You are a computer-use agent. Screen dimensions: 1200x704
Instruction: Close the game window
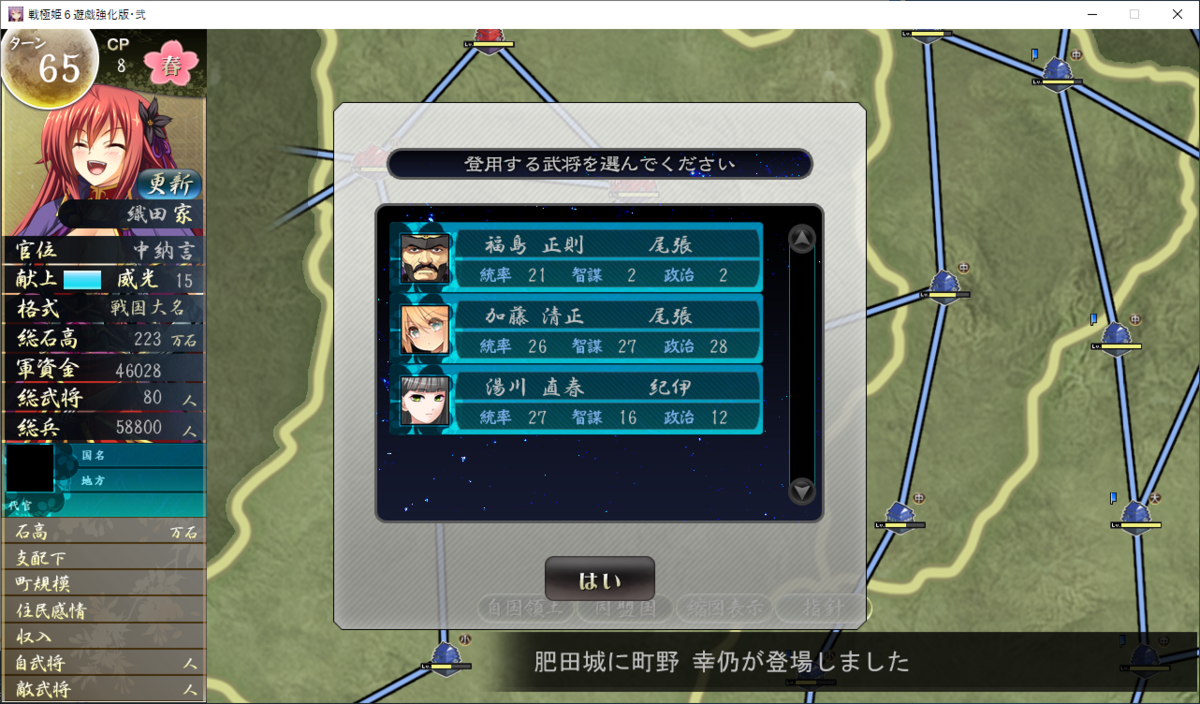1177,14
